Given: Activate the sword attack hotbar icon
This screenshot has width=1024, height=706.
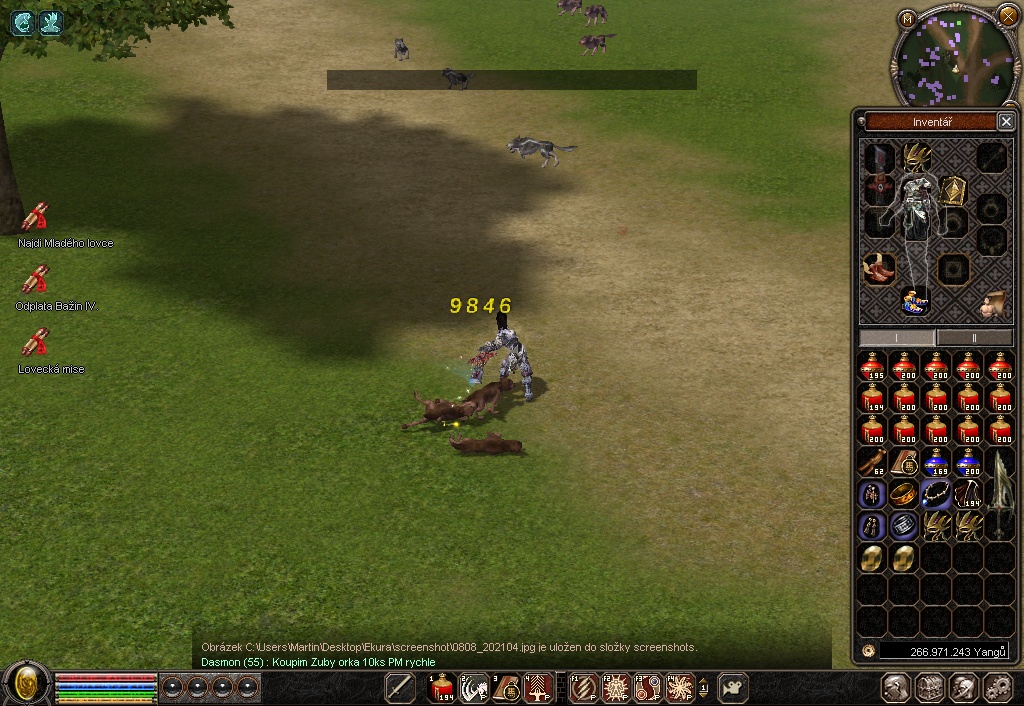Looking at the screenshot, I should (x=400, y=687).
